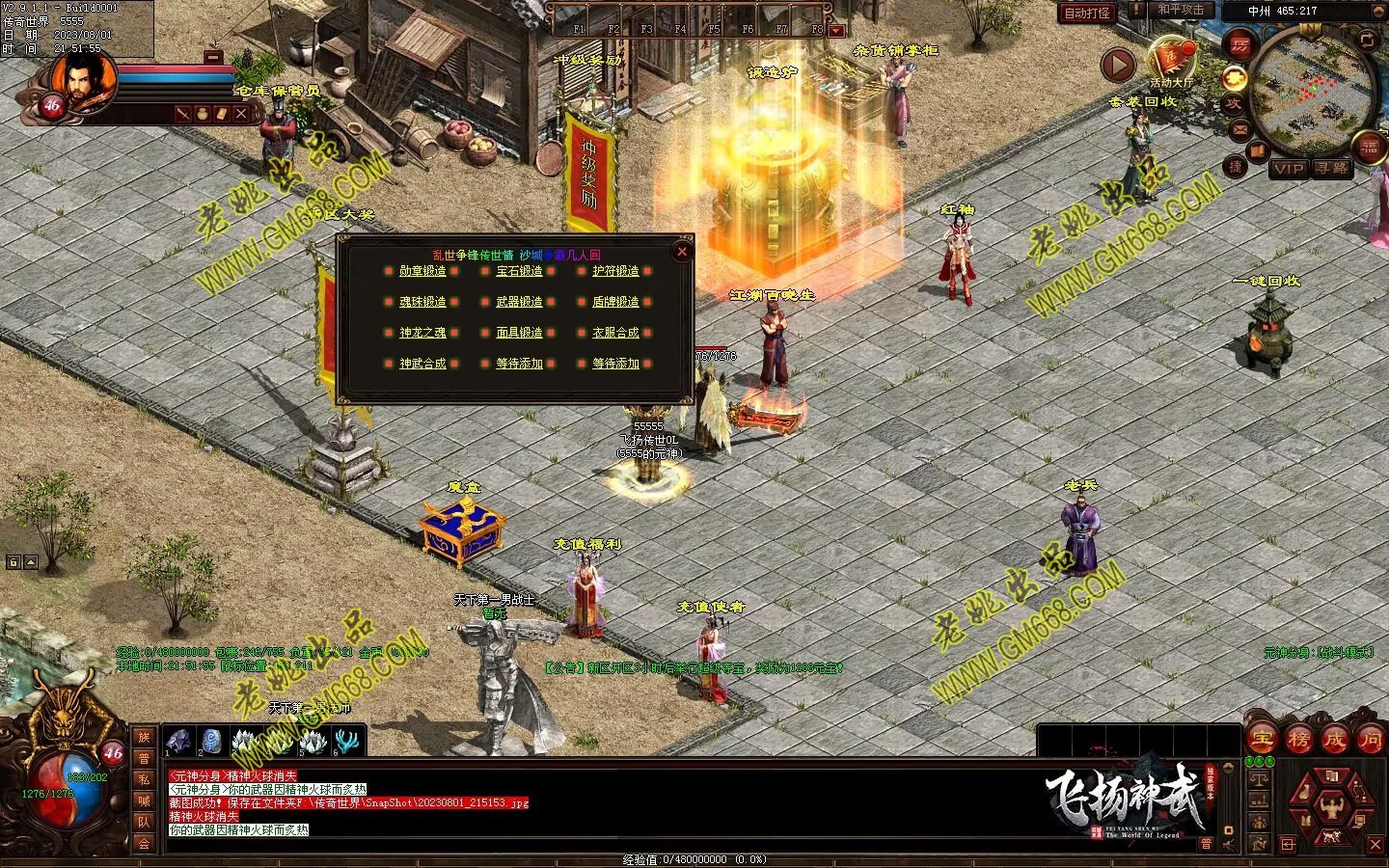Choose 勋章锻造 in the forging menu
1389x868 pixels.
click(x=422, y=272)
